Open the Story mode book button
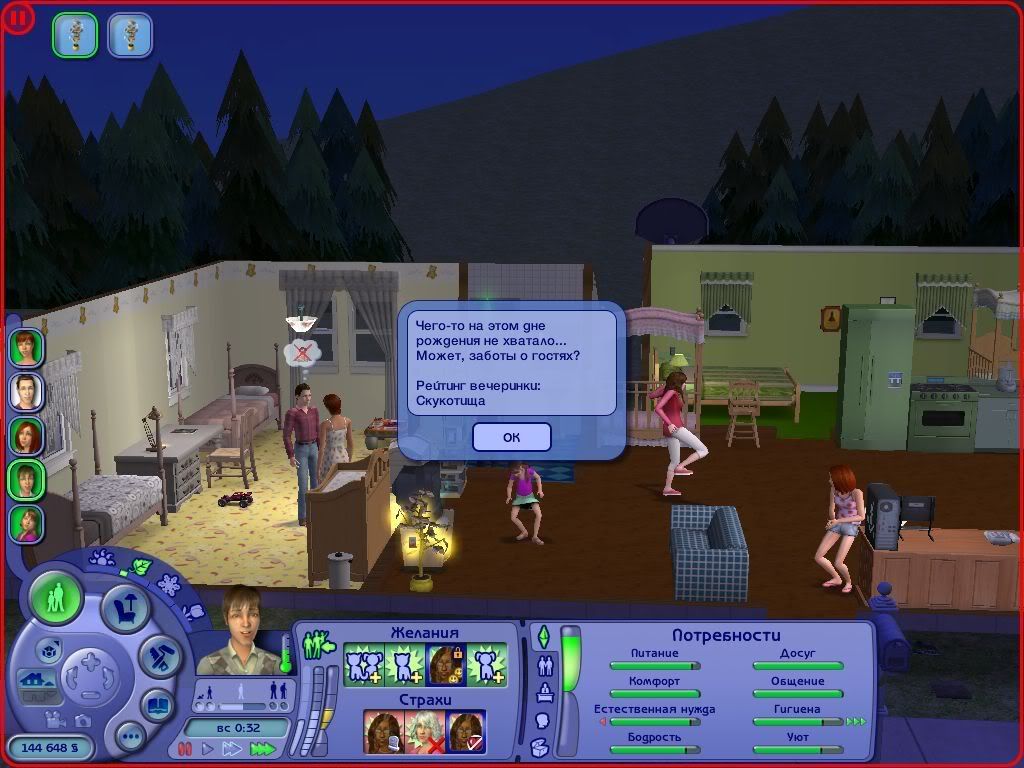The width and height of the screenshot is (1024, 768). point(157,704)
